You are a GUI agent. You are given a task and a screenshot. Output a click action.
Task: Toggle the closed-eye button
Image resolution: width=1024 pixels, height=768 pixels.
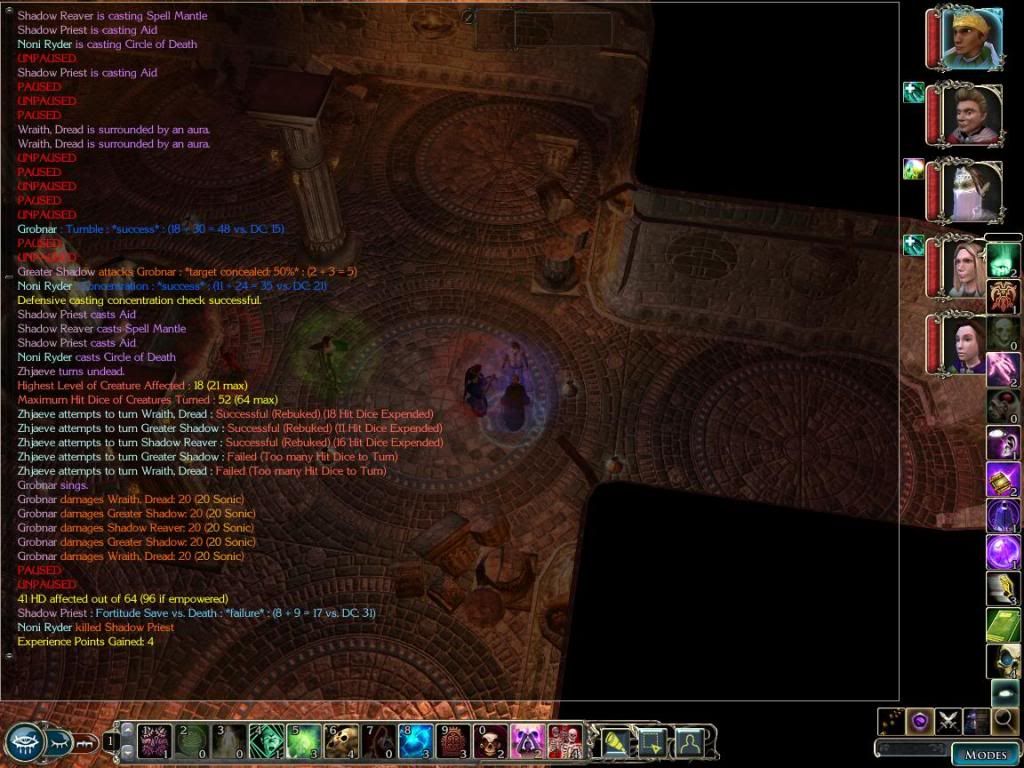click(60, 742)
